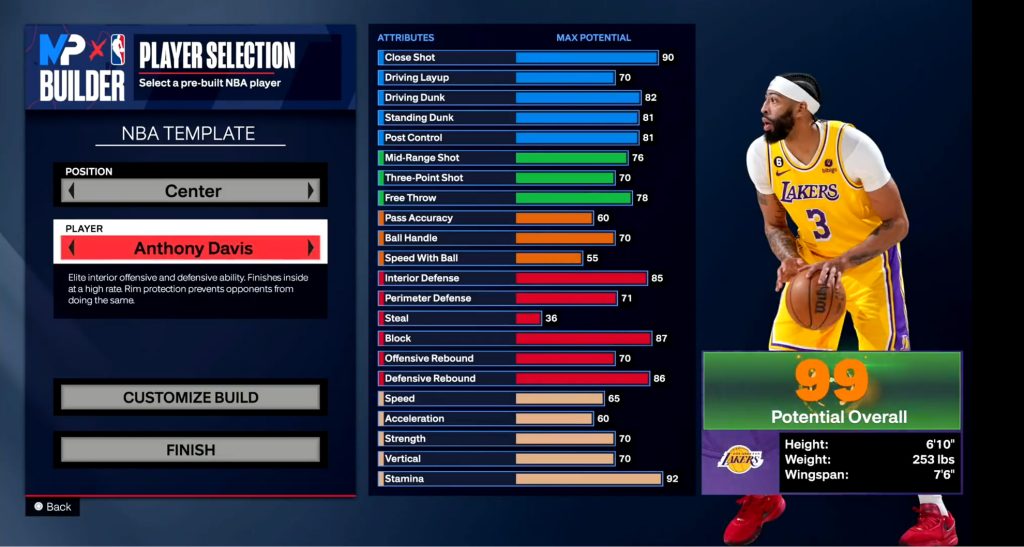Switch to the previous player with left arrow
Image resolution: width=1024 pixels, height=547 pixels.
coord(72,248)
